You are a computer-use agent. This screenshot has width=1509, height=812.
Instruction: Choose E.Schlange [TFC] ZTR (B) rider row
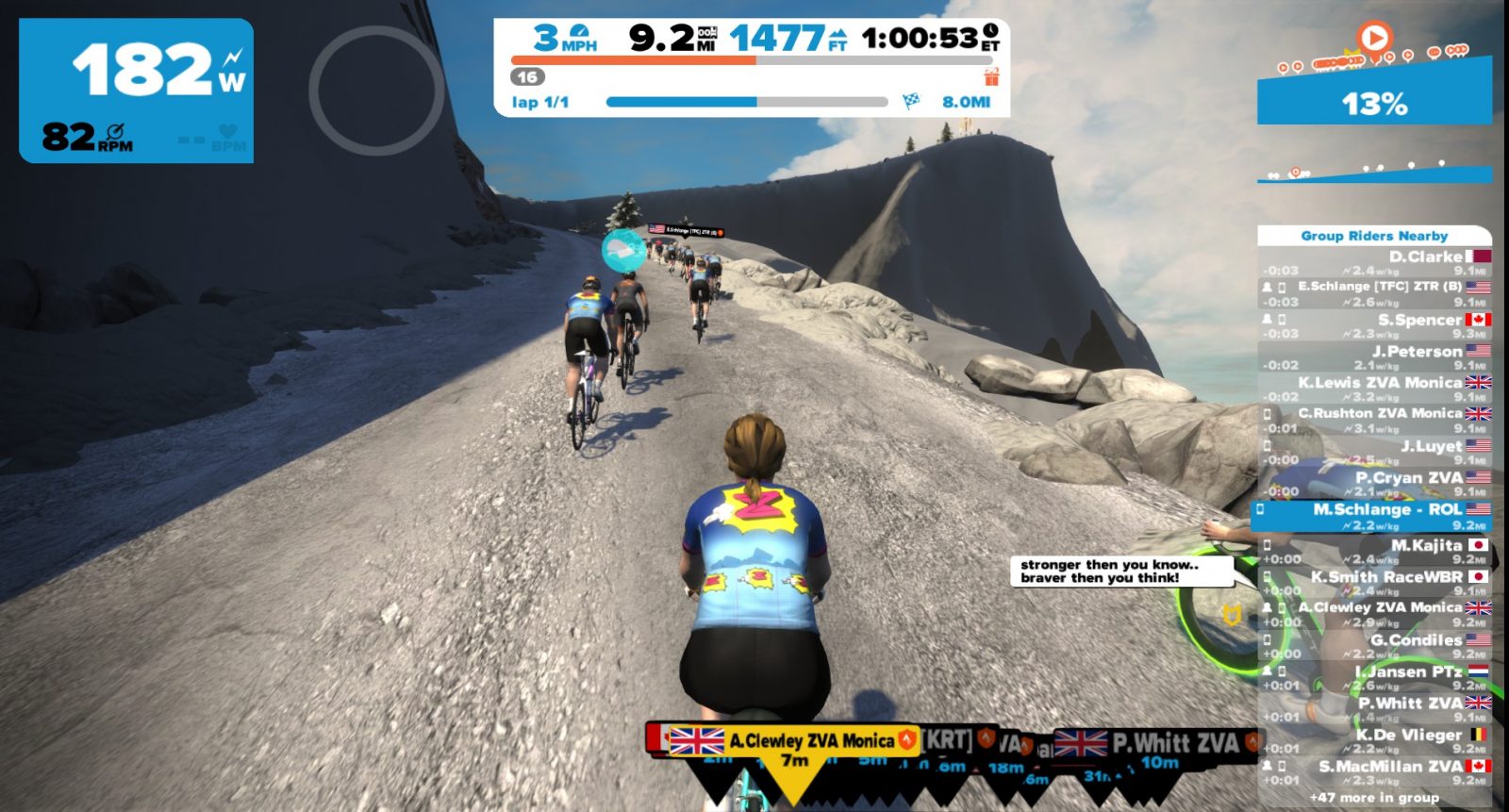click(x=1375, y=293)
